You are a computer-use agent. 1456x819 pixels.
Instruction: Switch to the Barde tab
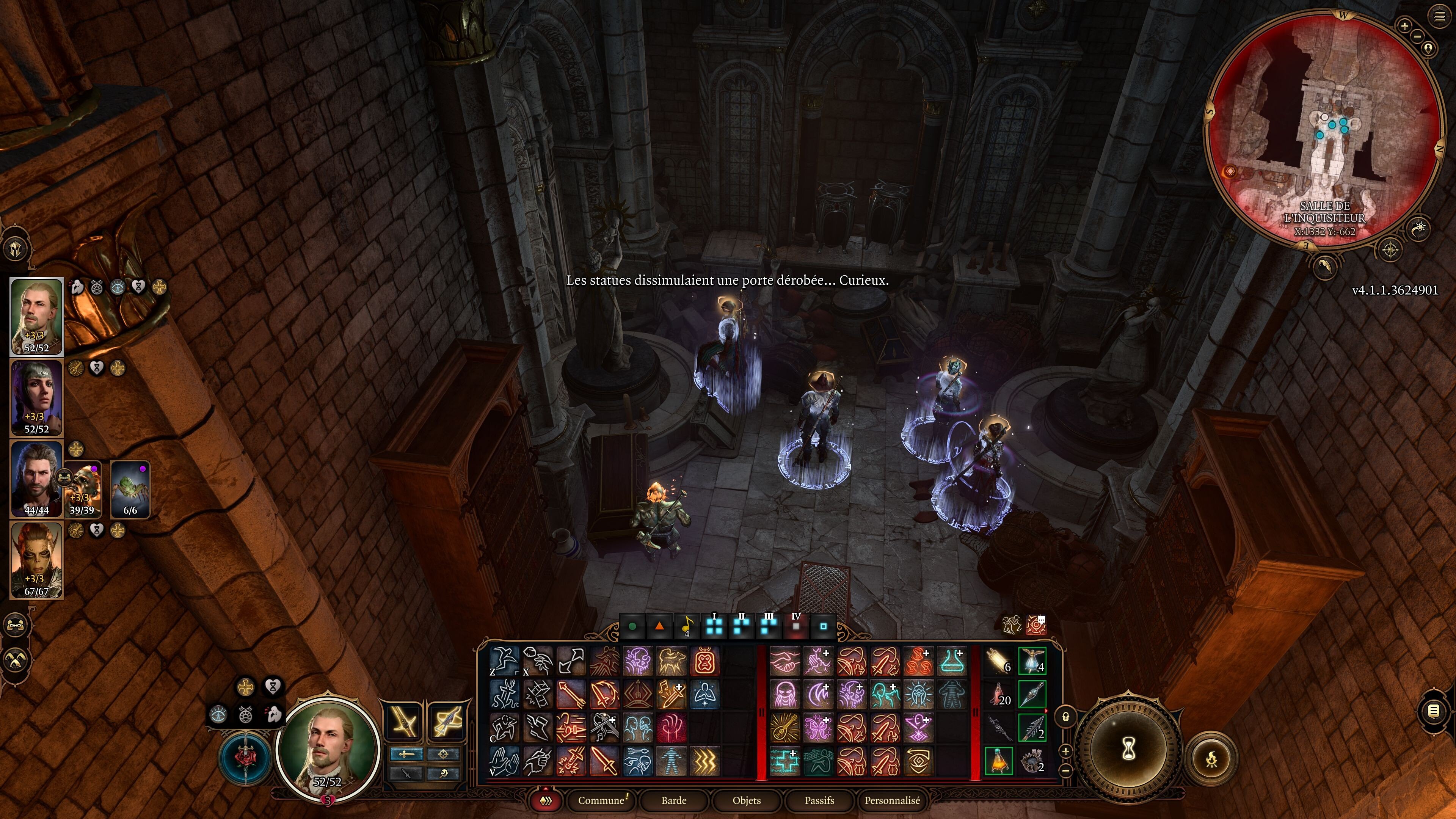(674, 801)
